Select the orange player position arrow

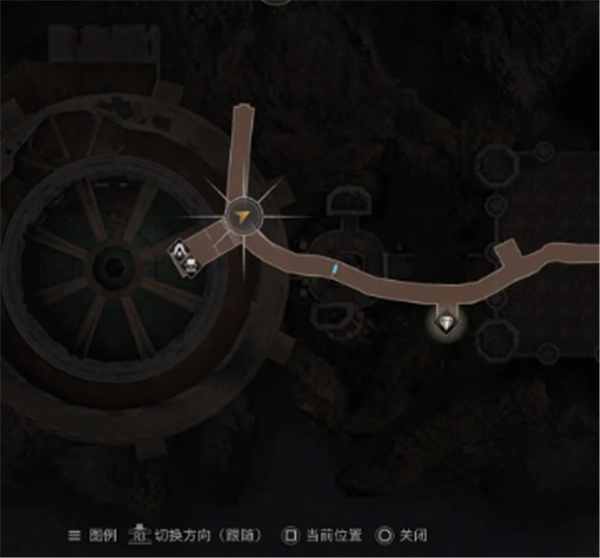tap(242, 216)
